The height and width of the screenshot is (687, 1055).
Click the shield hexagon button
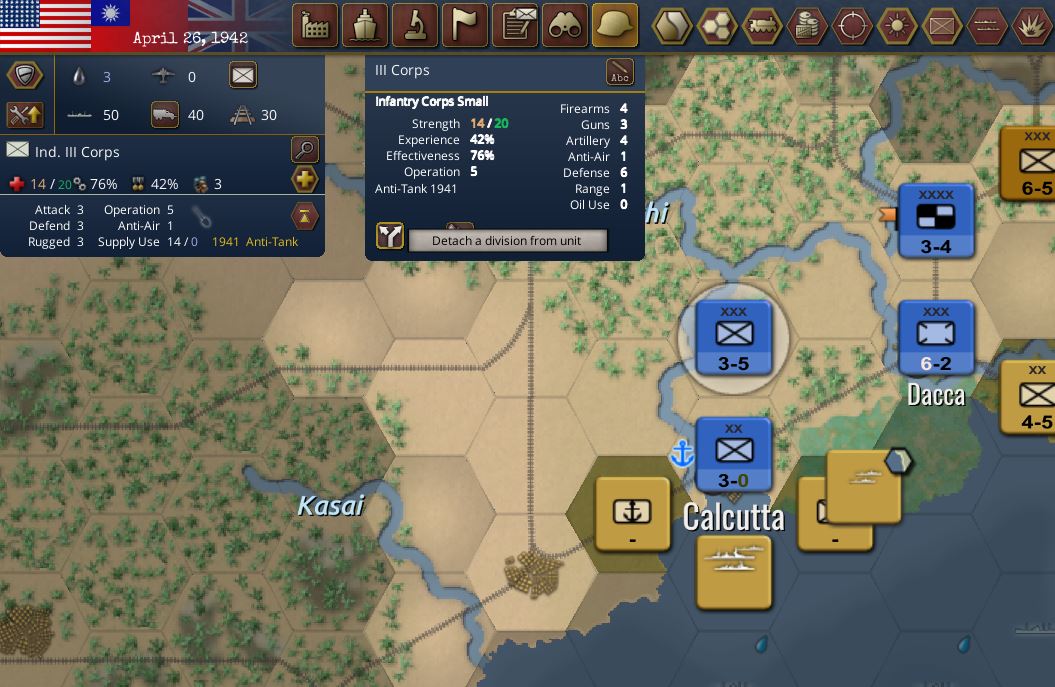tap(25, 75)
